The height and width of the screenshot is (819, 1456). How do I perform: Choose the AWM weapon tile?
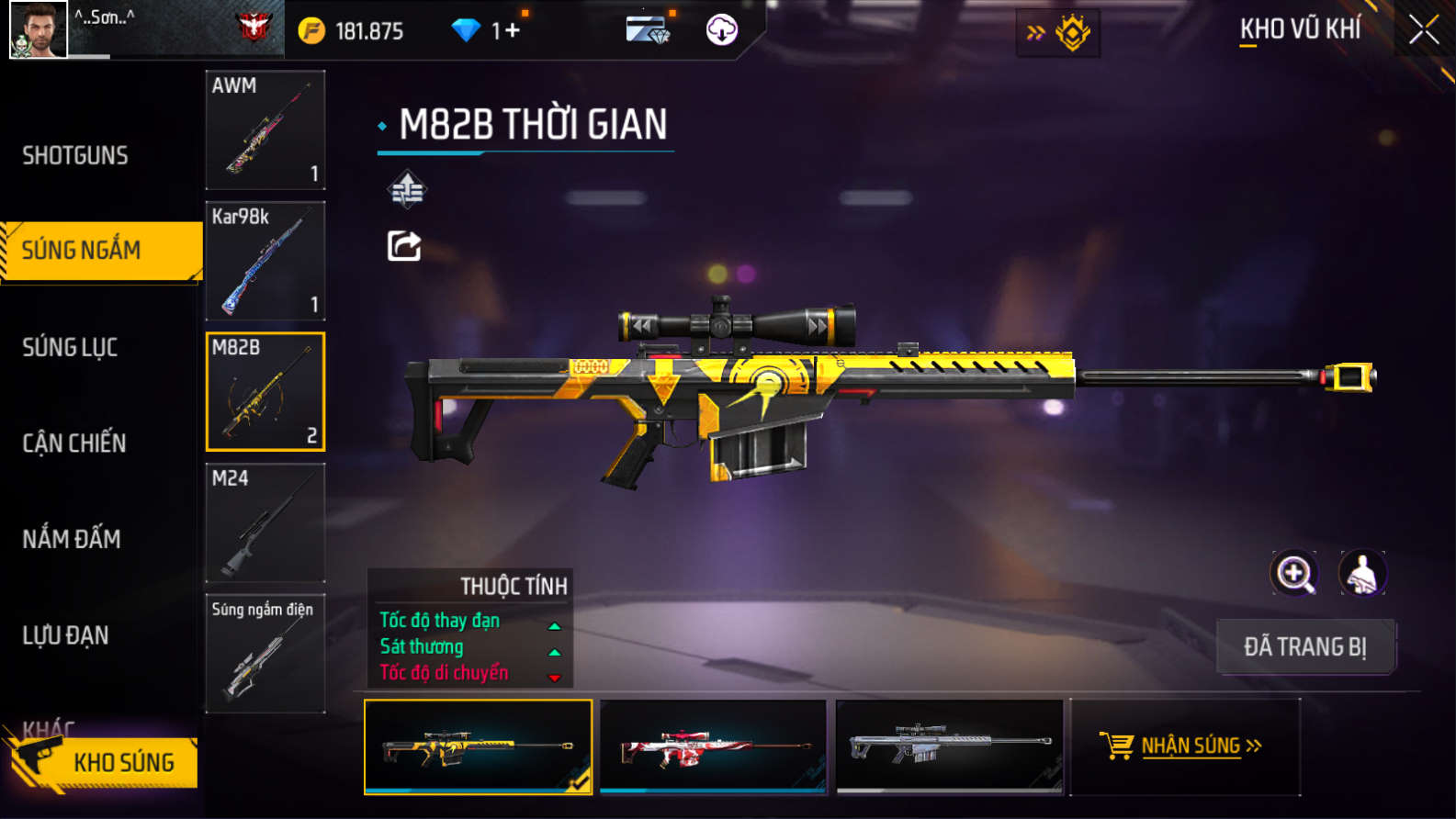[265, 130]
